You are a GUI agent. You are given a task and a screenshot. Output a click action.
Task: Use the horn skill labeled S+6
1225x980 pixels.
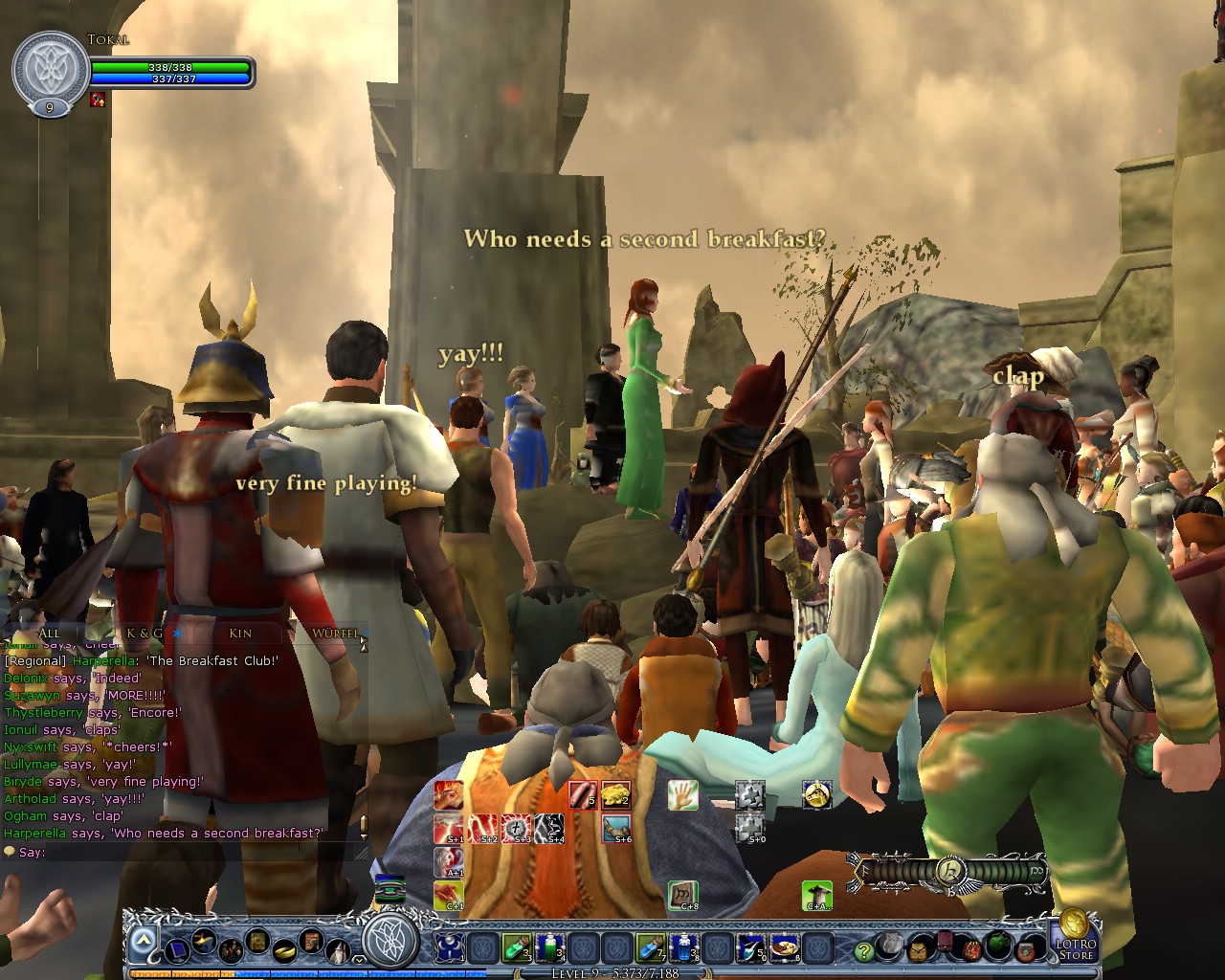(x=616, y=829)
